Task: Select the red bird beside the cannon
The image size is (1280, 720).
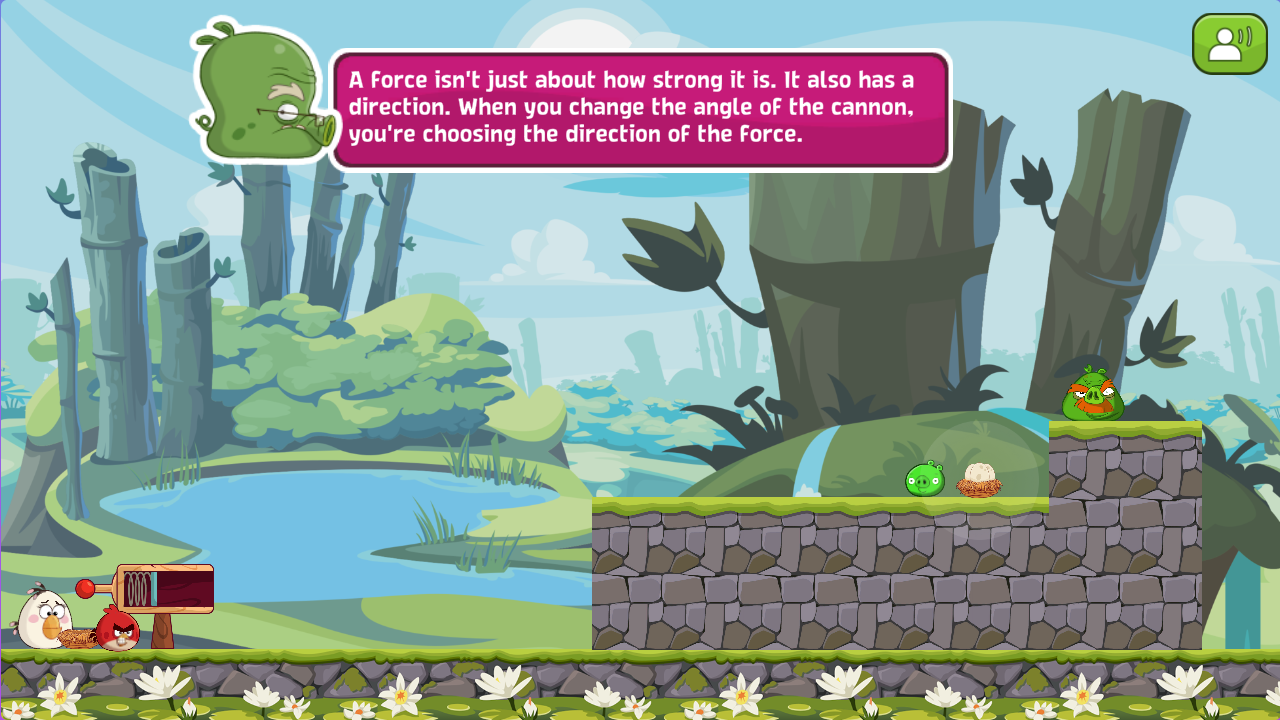Action: click(117, 632)
